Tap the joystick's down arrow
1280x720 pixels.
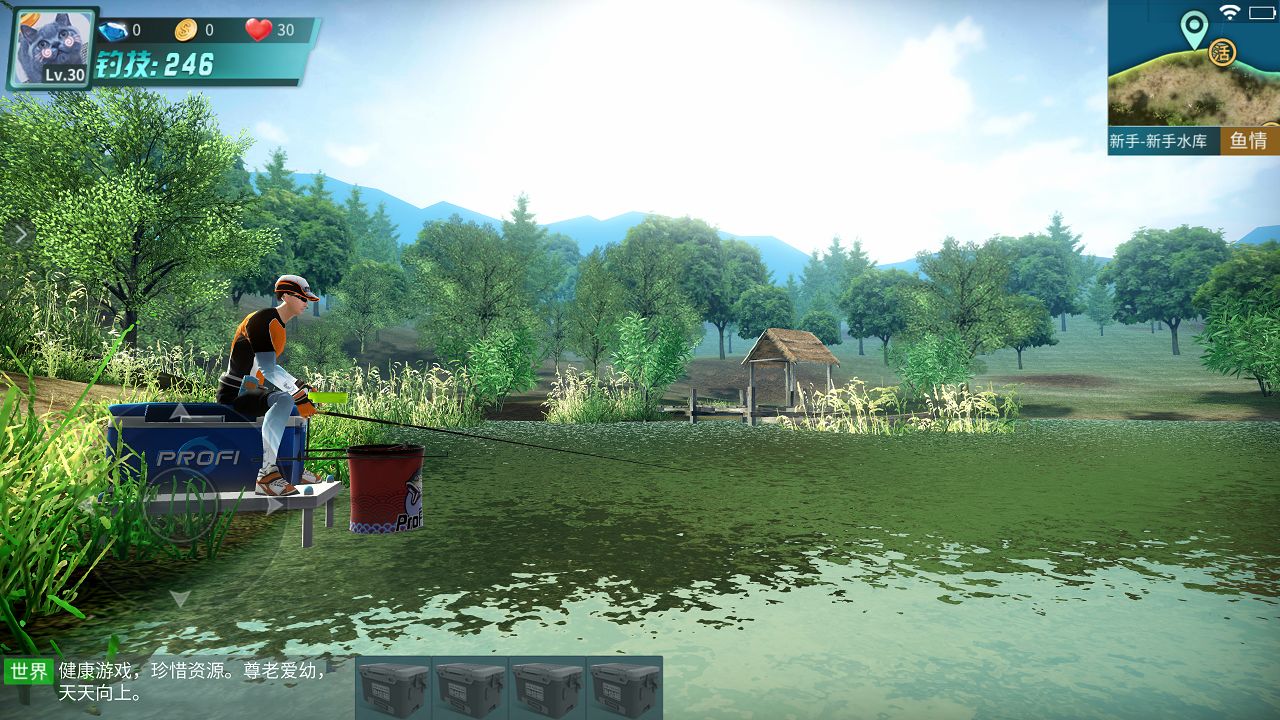(179, 598)
